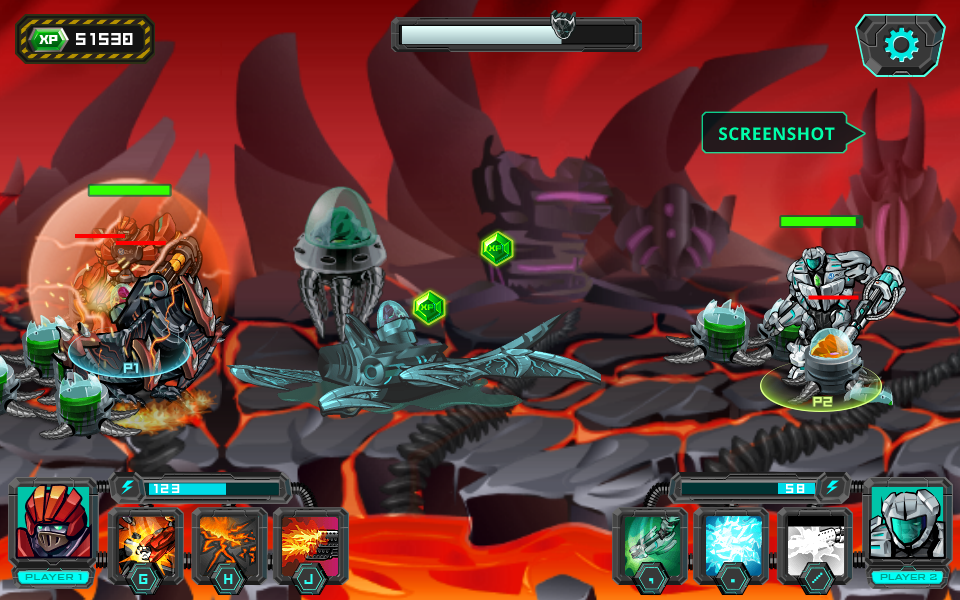
Task: Select the silver robot Player 2 portrait
Action: 906,524
